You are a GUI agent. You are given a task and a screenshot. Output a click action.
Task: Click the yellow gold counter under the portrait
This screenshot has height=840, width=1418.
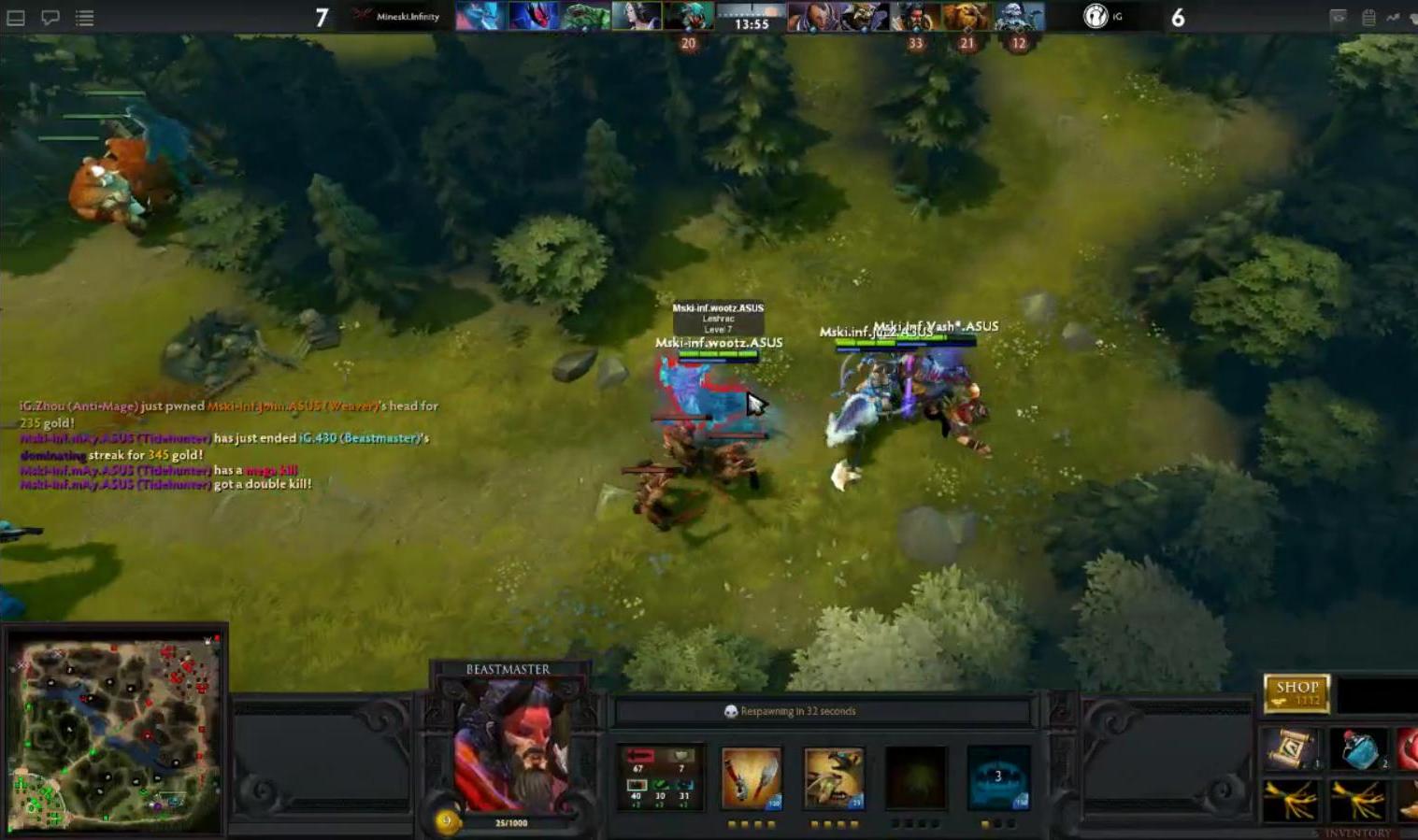coord(447,820)
